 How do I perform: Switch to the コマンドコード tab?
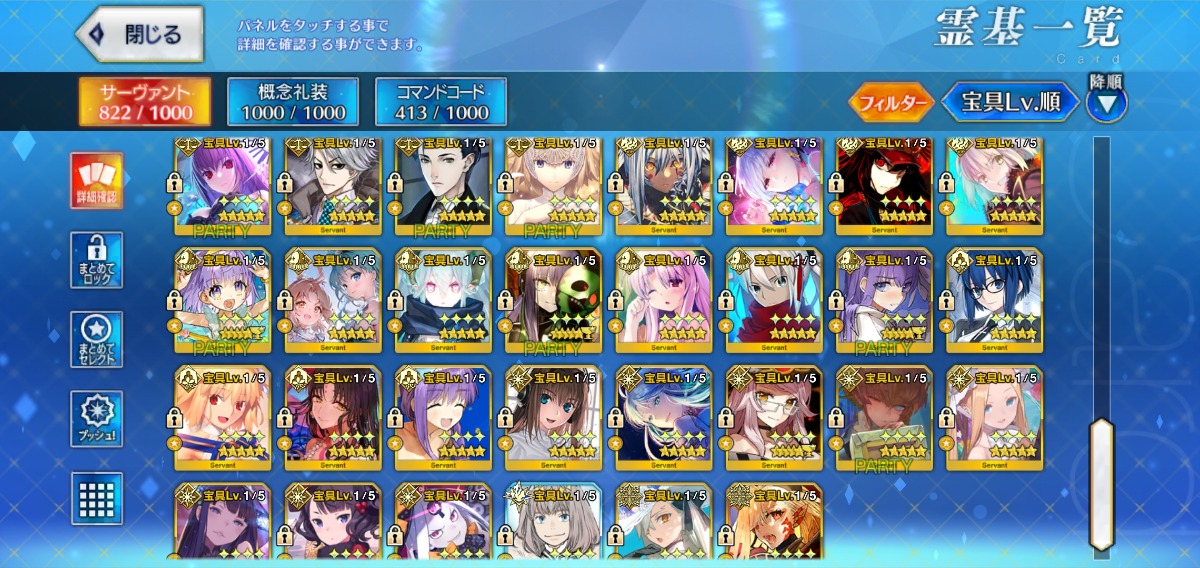[440, 102]
